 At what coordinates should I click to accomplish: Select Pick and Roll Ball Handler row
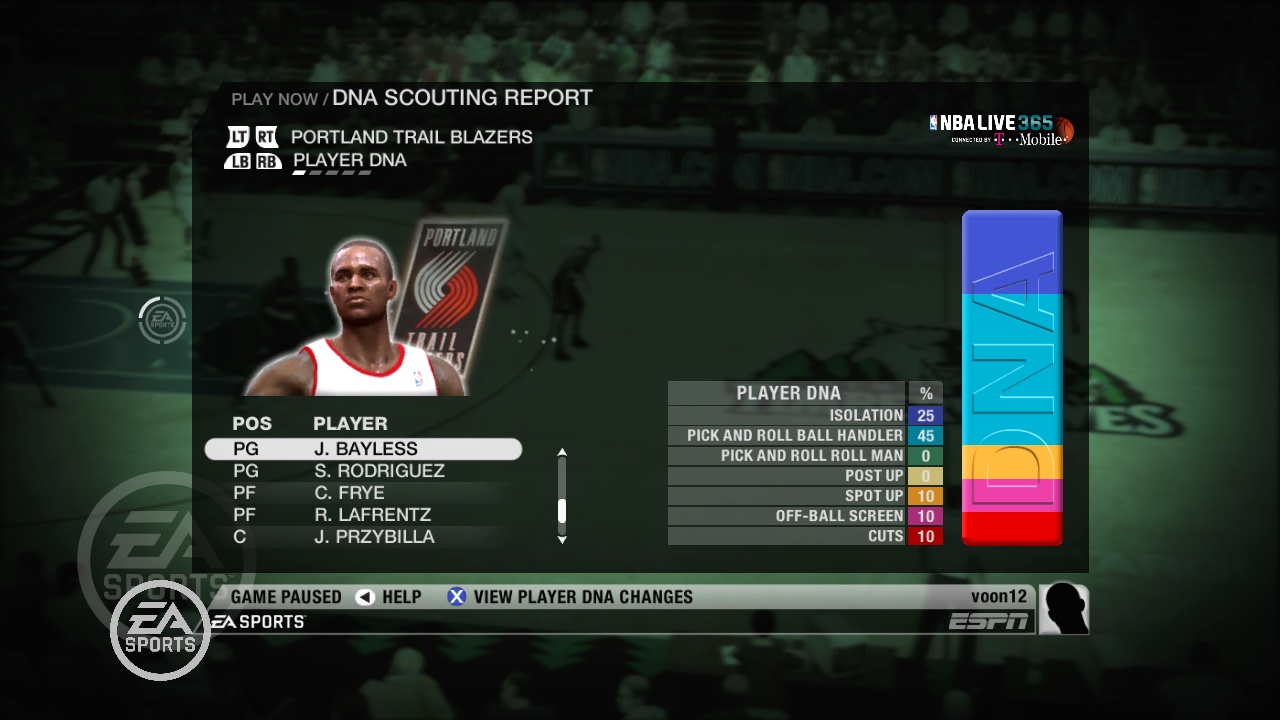(x=805, y=435)
